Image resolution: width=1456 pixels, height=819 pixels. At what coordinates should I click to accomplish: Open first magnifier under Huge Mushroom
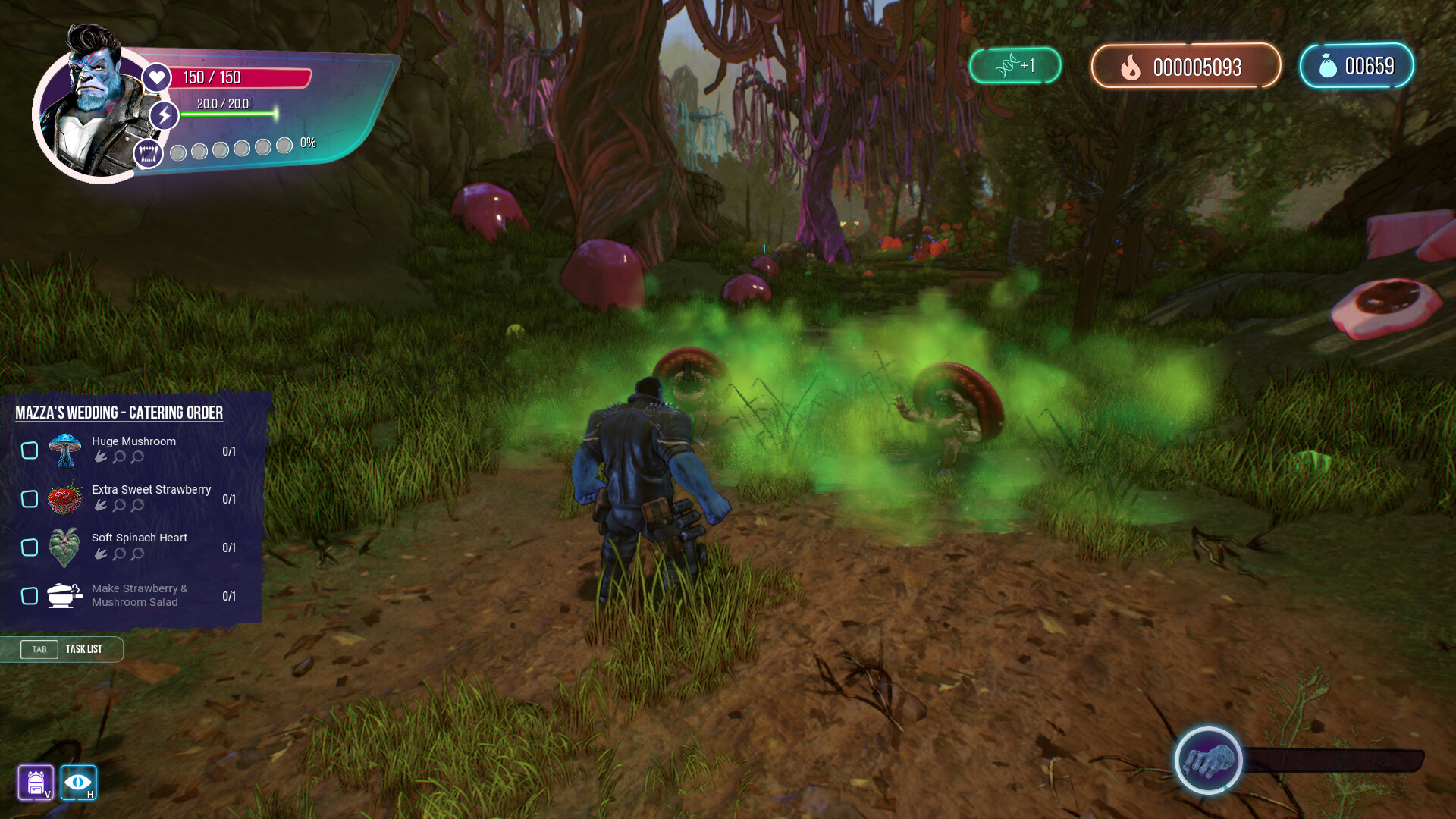[119, 457]
